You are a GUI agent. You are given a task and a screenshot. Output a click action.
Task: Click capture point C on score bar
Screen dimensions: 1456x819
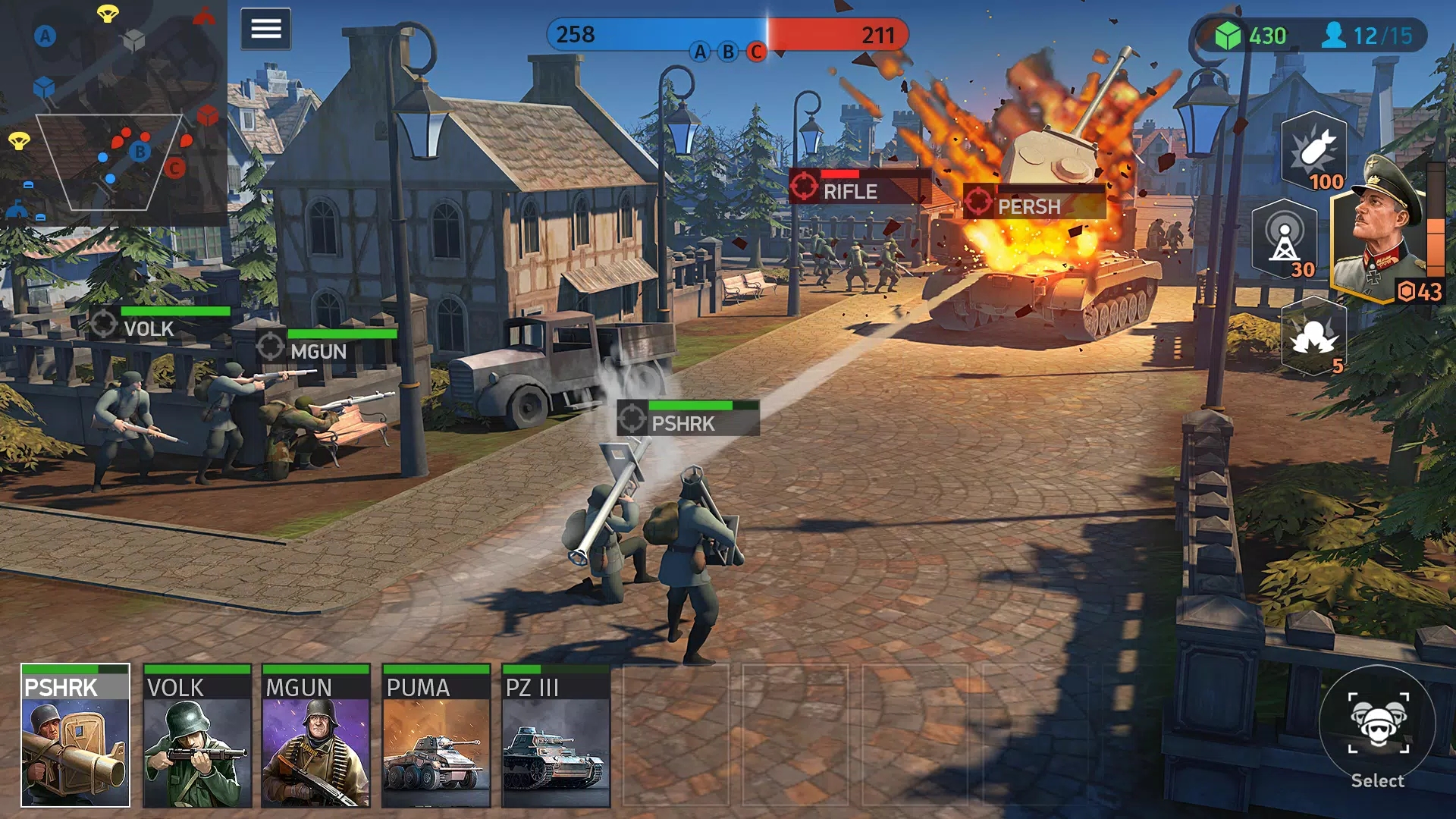[x=755, y=53]
